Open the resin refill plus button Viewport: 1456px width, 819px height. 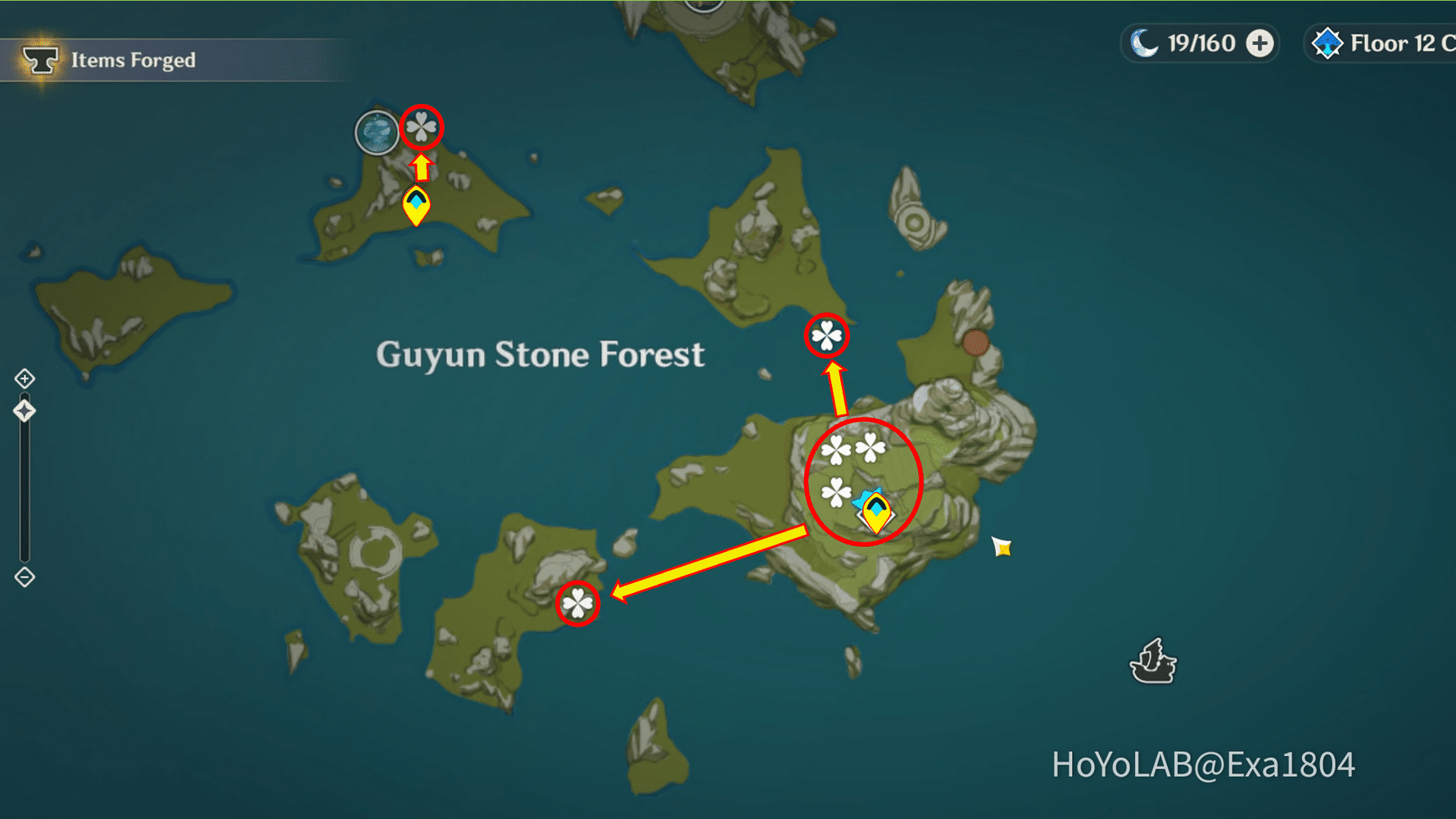point(1258,43)
